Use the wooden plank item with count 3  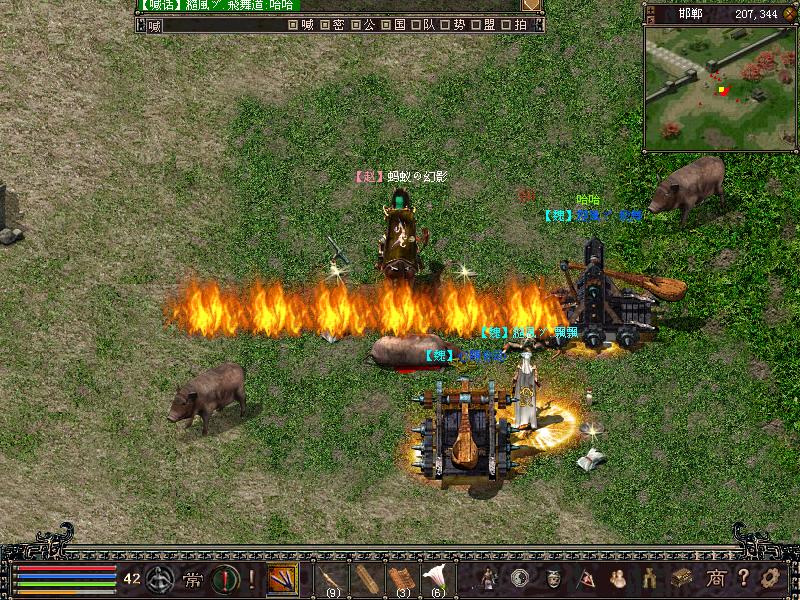click(x=401, y=578)
